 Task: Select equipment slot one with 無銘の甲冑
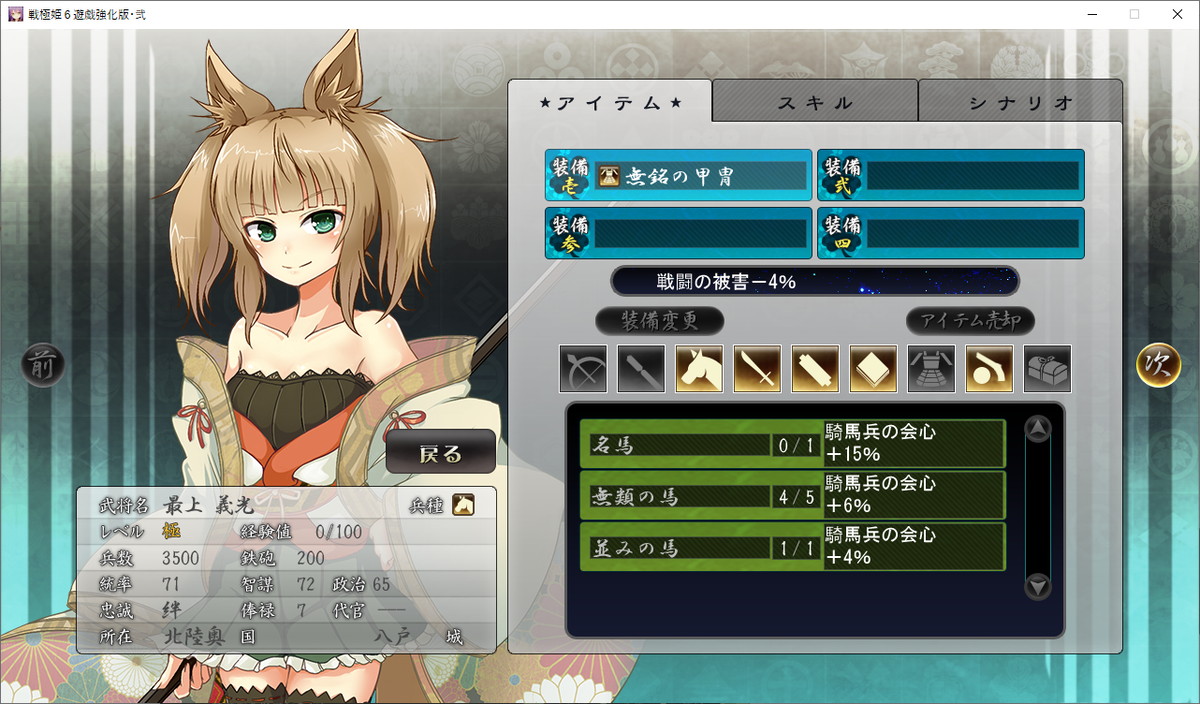678,176
